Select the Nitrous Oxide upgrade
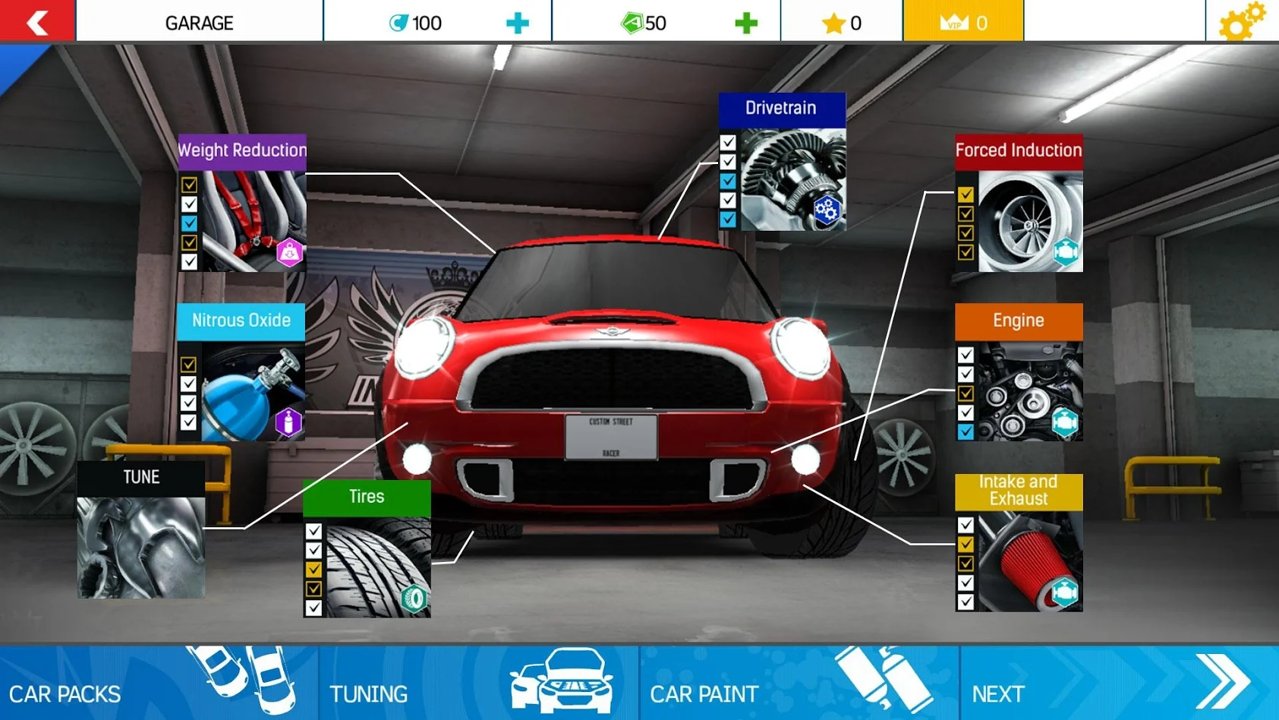 tap(241, 373)
